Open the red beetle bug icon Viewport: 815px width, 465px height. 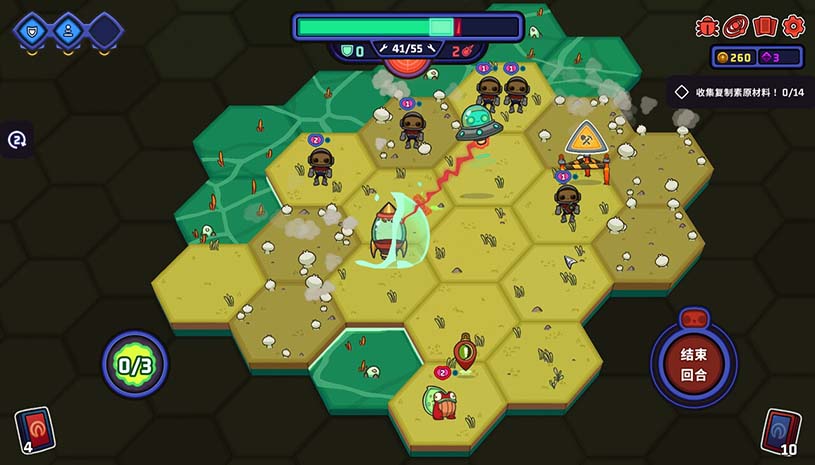coord(707,26)
